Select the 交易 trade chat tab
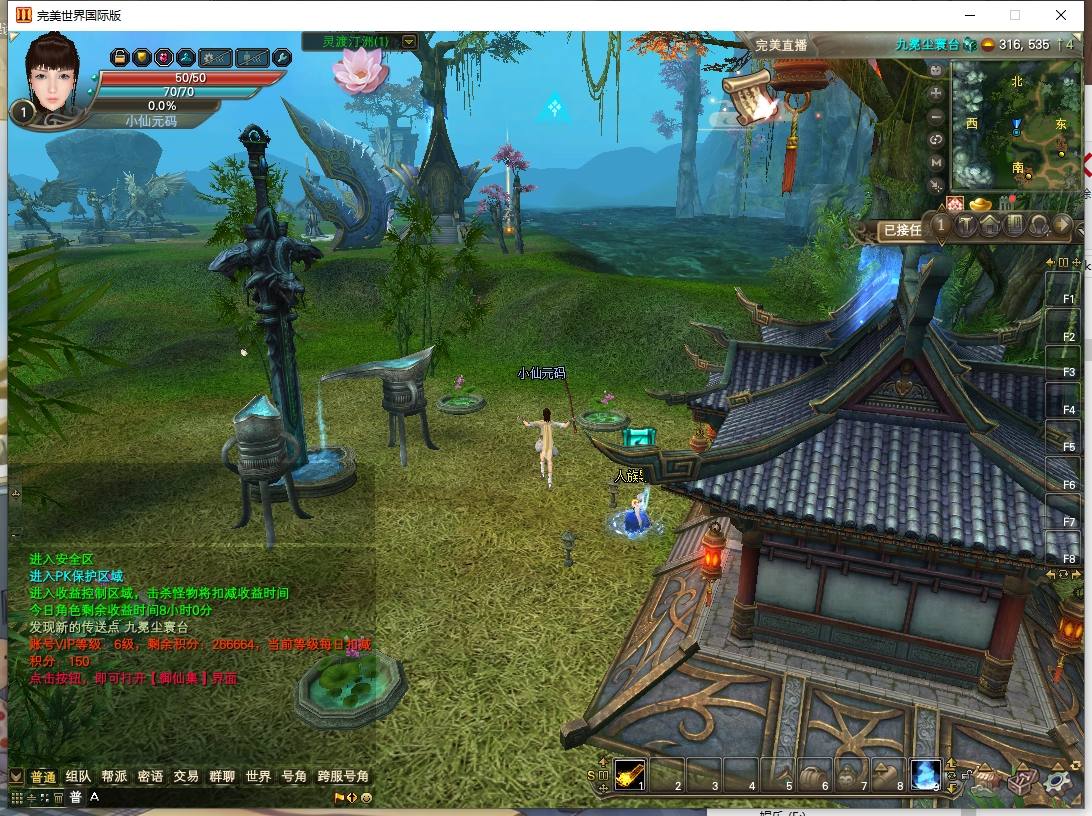1092x816 pixels. 186,776
